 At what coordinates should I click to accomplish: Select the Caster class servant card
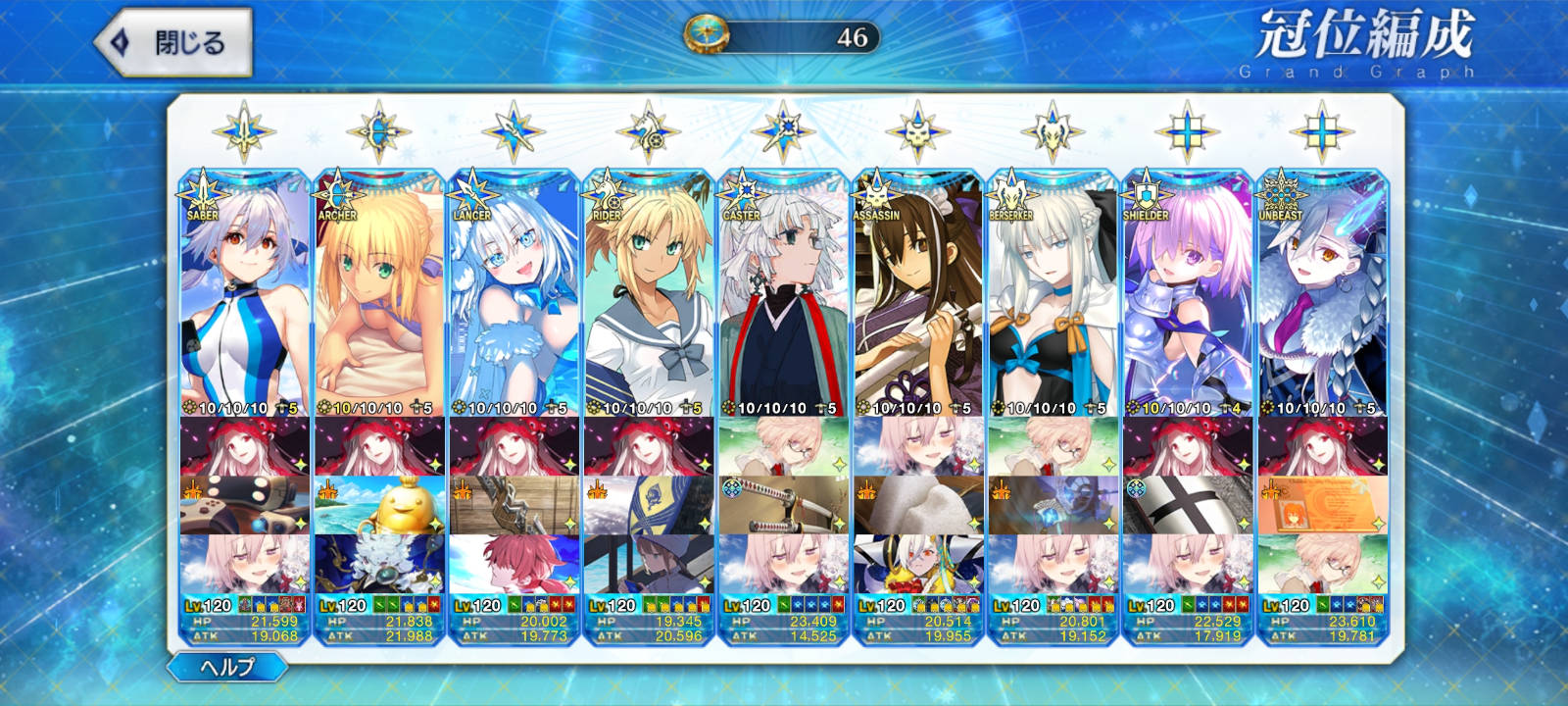783,294
